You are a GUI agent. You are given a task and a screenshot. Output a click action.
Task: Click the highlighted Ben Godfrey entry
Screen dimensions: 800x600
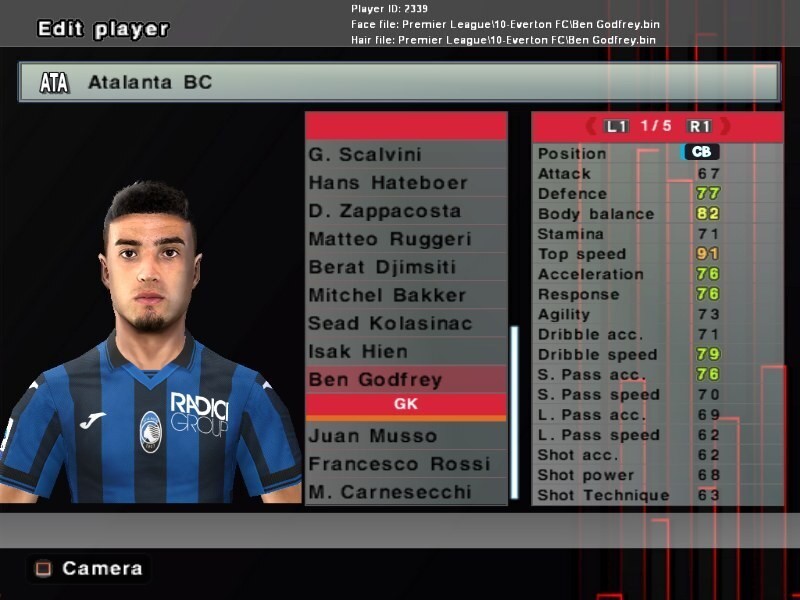click(x=405, y=379)
